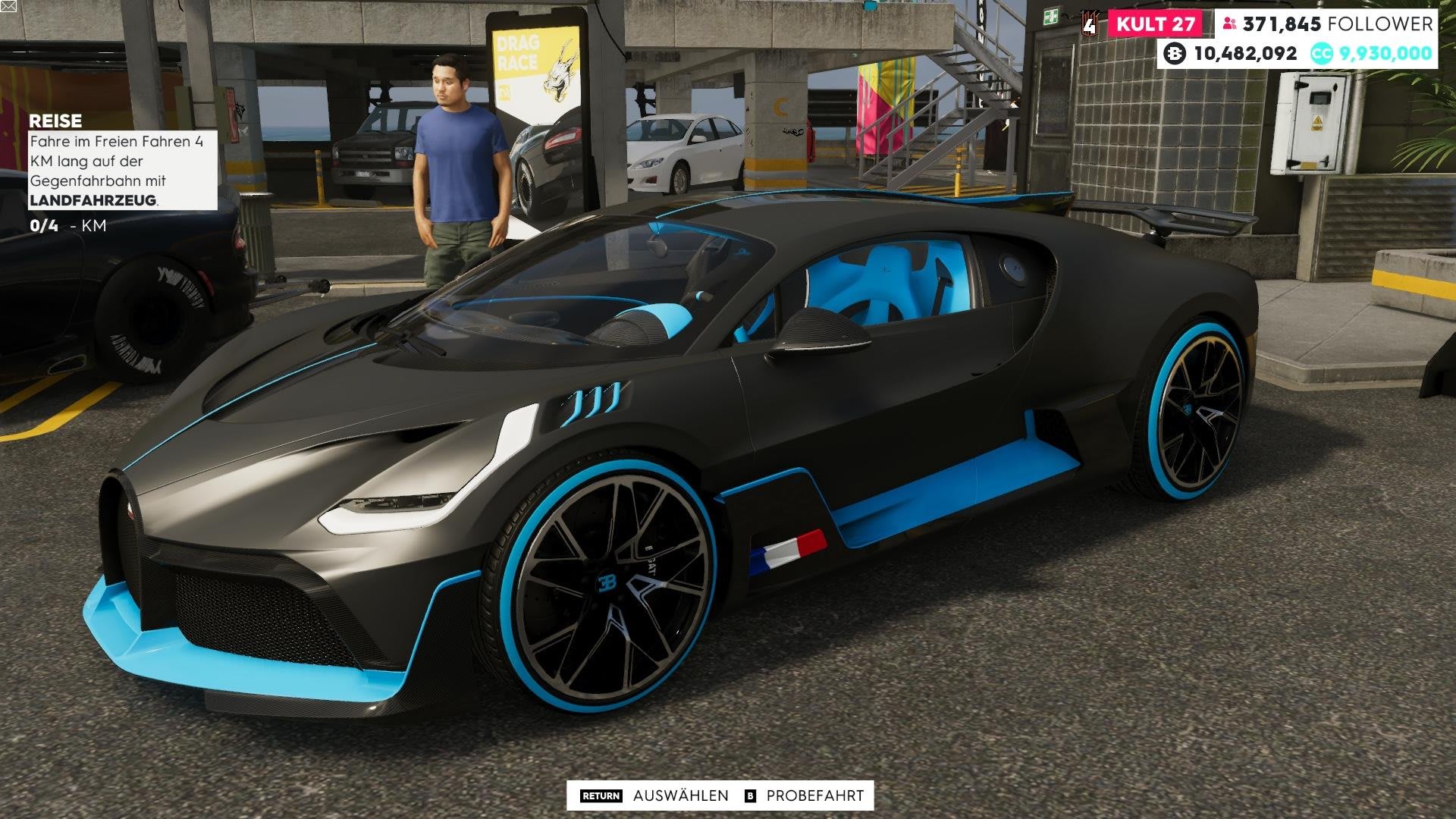Click the KULT 27 rank badge

1155,24
